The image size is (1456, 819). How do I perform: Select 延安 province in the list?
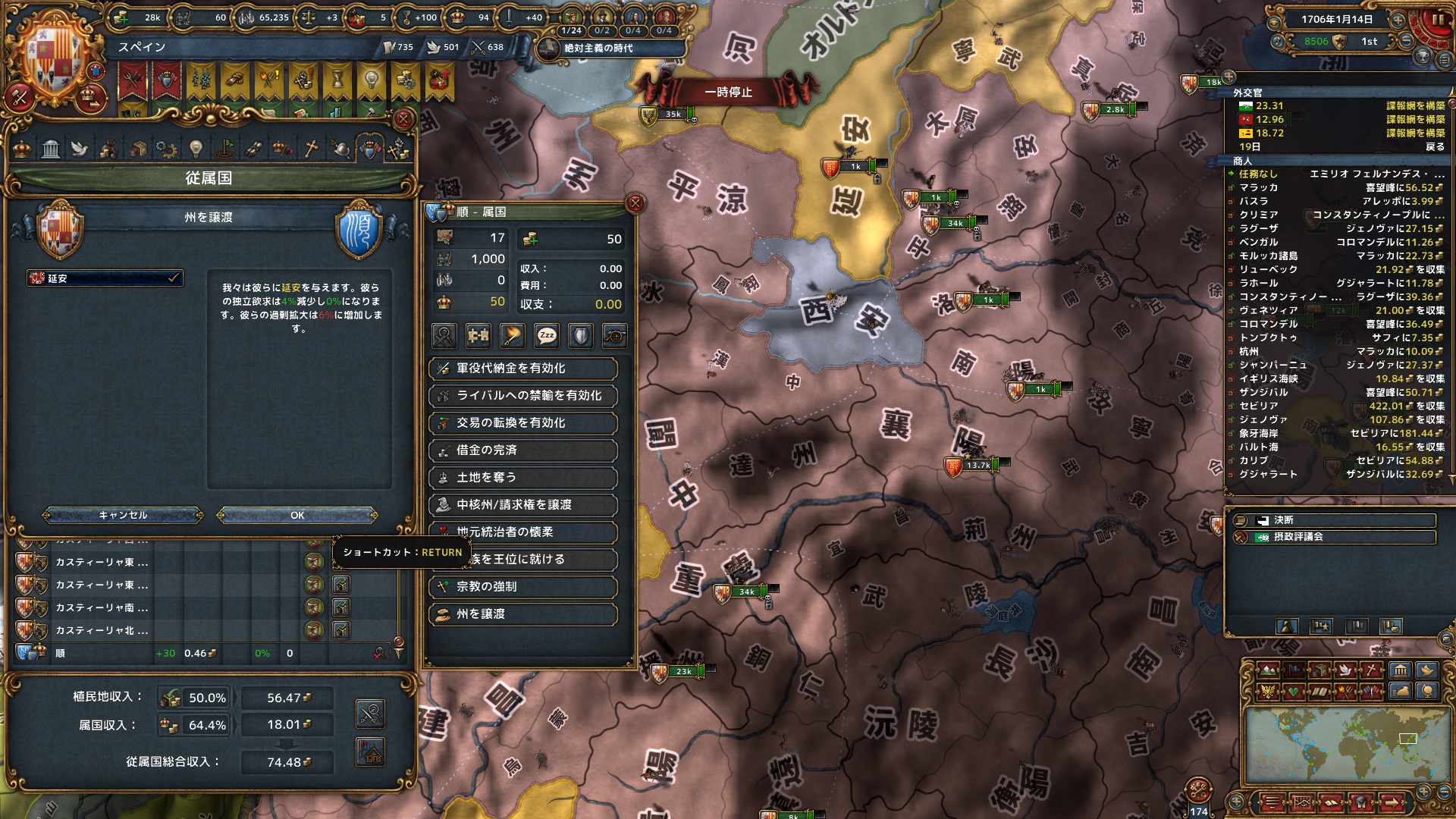(105, 278)
